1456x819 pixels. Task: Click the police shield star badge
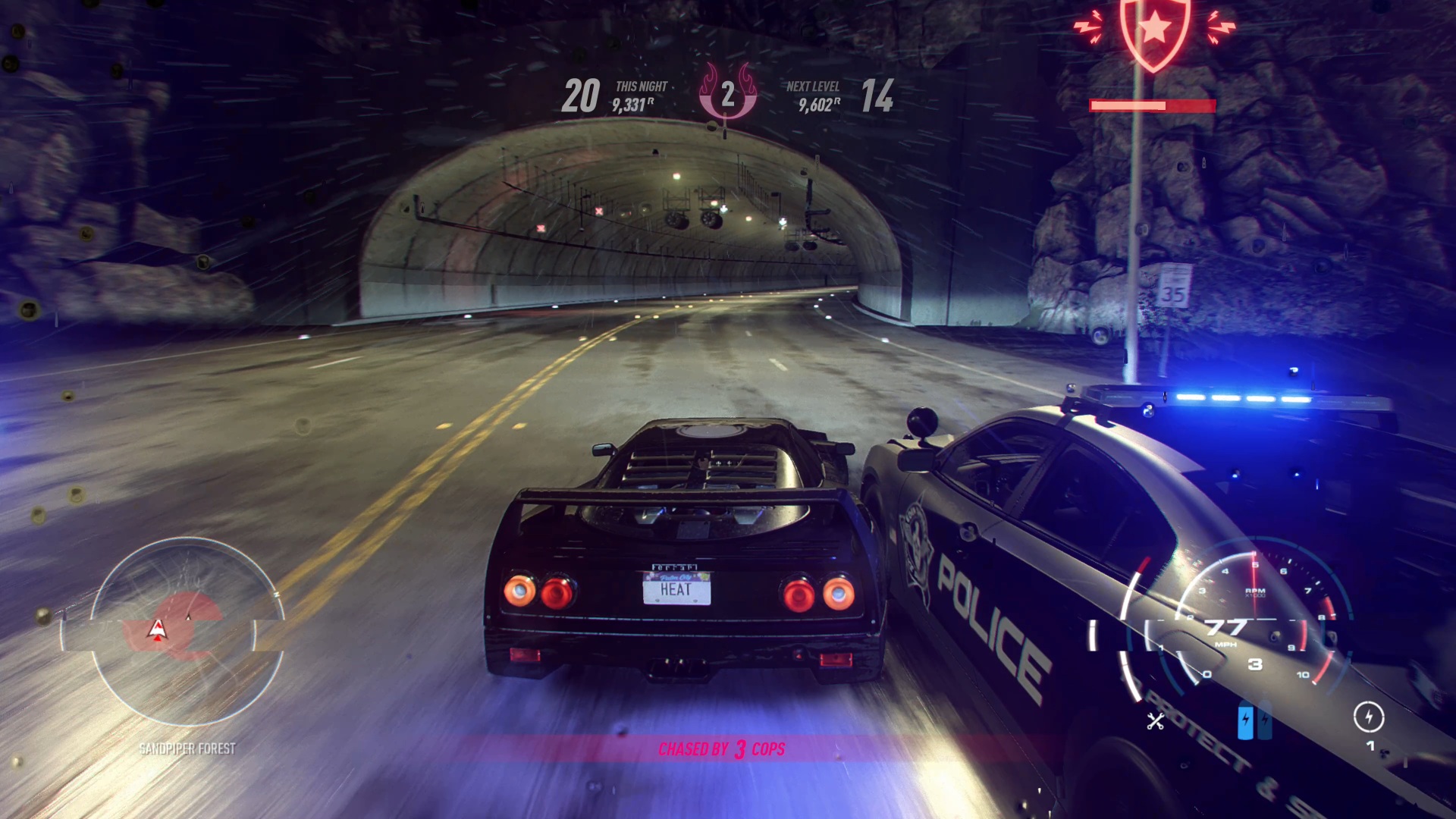point(1154,31)
